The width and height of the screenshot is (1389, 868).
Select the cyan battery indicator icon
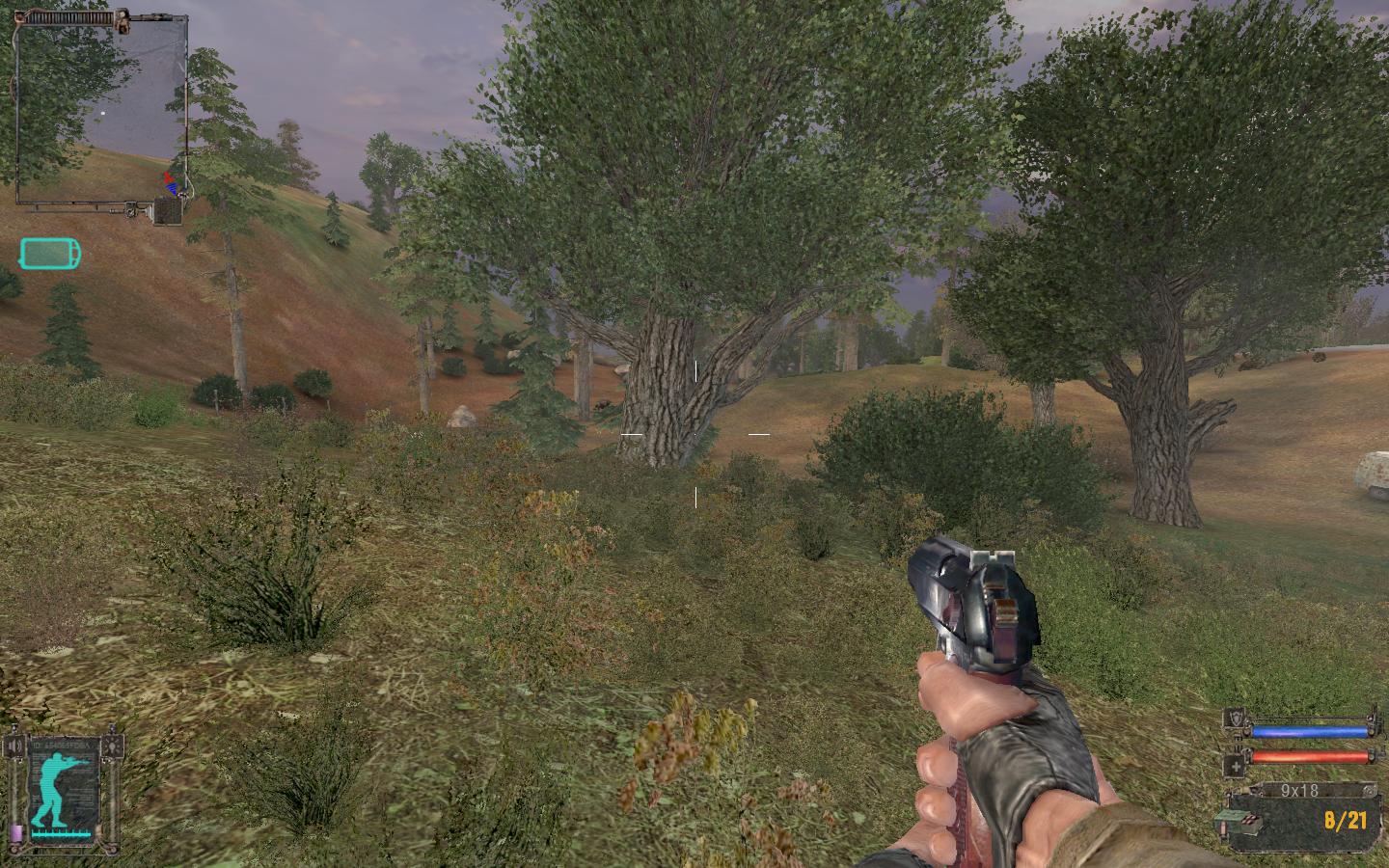point(50,254)
